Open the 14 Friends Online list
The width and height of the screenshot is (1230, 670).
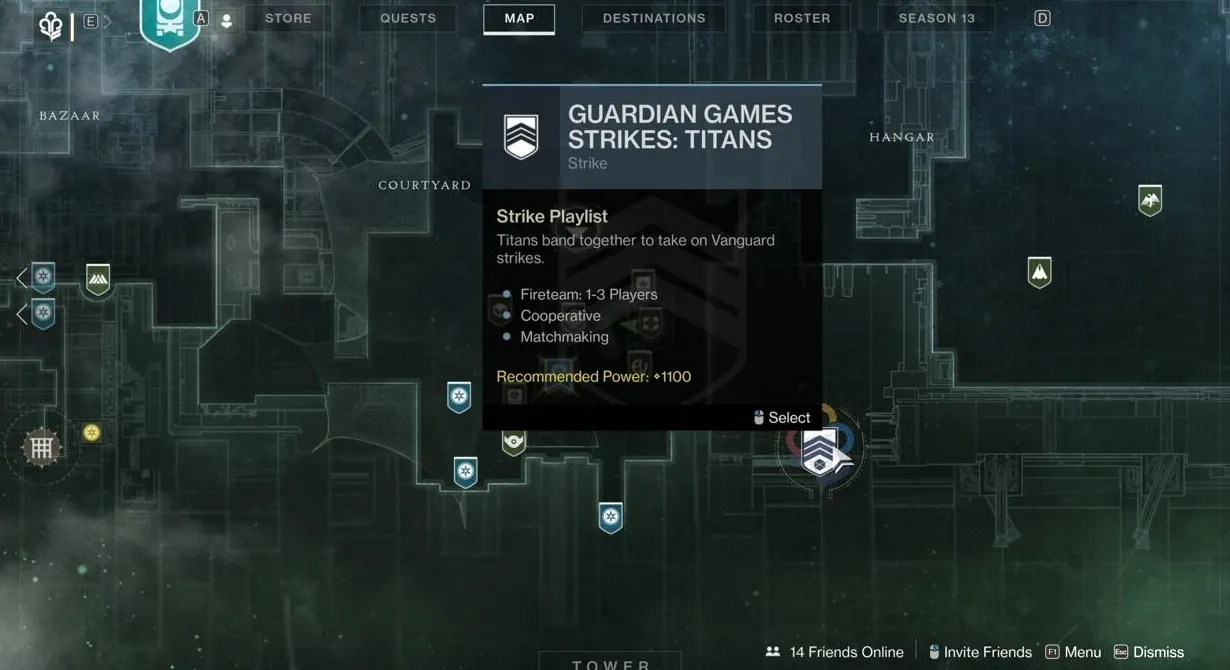click(834, 652)
